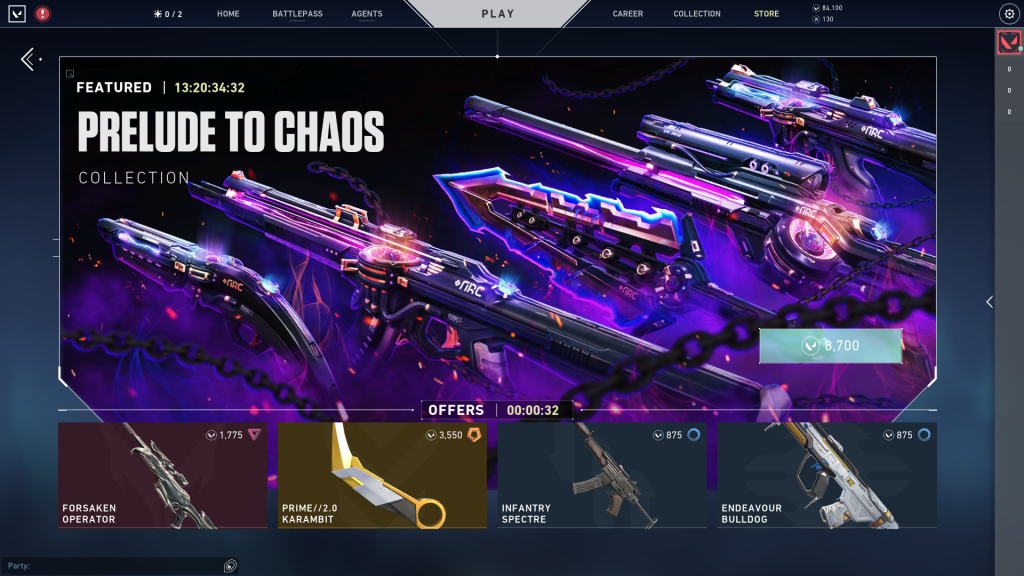Click the red player avatar in sidebar
This screenshot has height=576, width=1024.
coord(1009,43)
